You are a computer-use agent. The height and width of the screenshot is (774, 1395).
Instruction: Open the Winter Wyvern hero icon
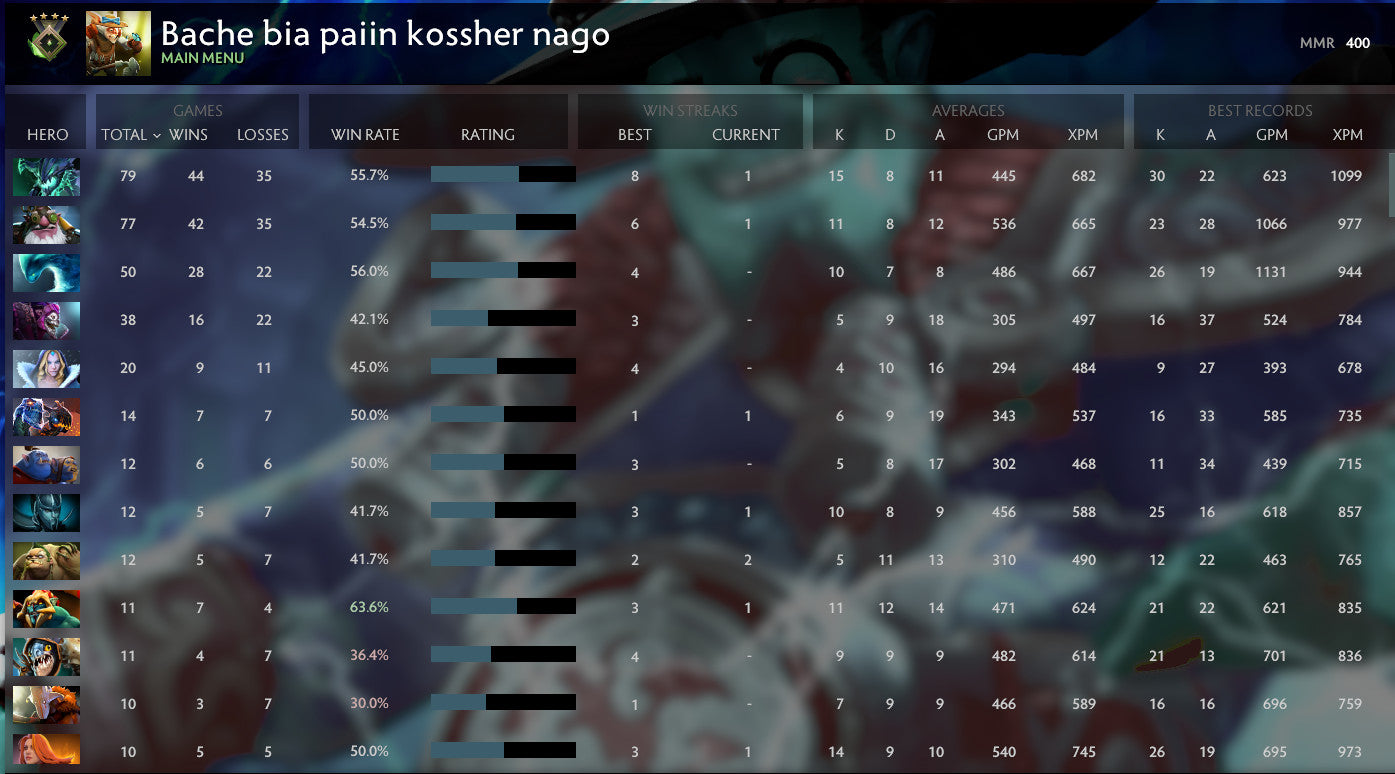coord(45,271)
